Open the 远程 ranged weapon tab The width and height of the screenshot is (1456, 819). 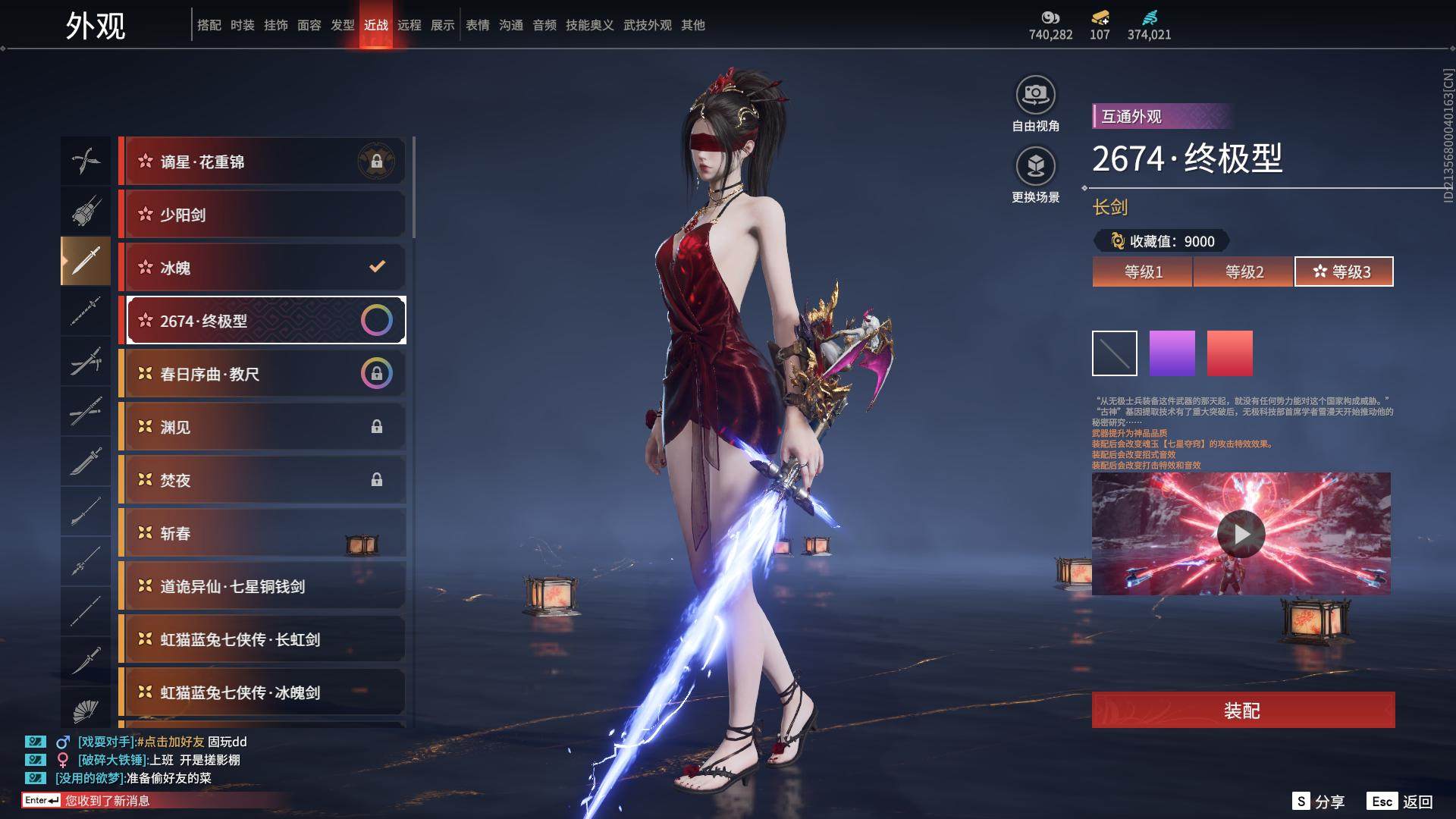pyautogui.click(x=409, y=25)
